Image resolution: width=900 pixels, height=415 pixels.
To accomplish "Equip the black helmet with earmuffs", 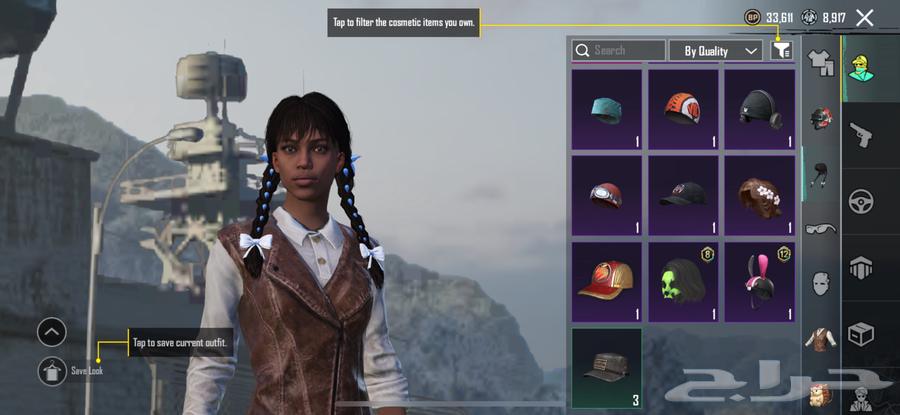I will pyautogui.click(x=759, y=109).
